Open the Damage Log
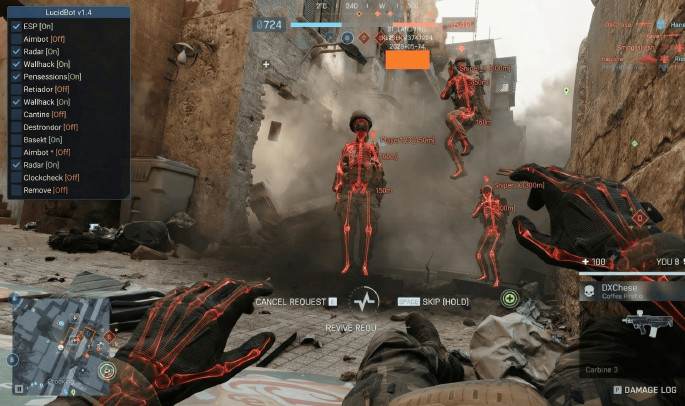 click(x=645, y=388)
